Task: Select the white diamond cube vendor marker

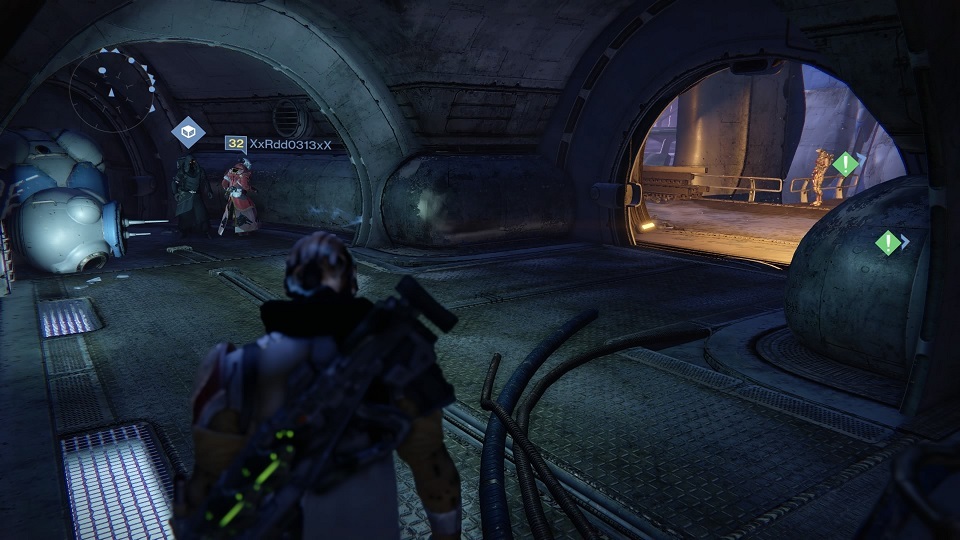Action: tap(188, 132)
